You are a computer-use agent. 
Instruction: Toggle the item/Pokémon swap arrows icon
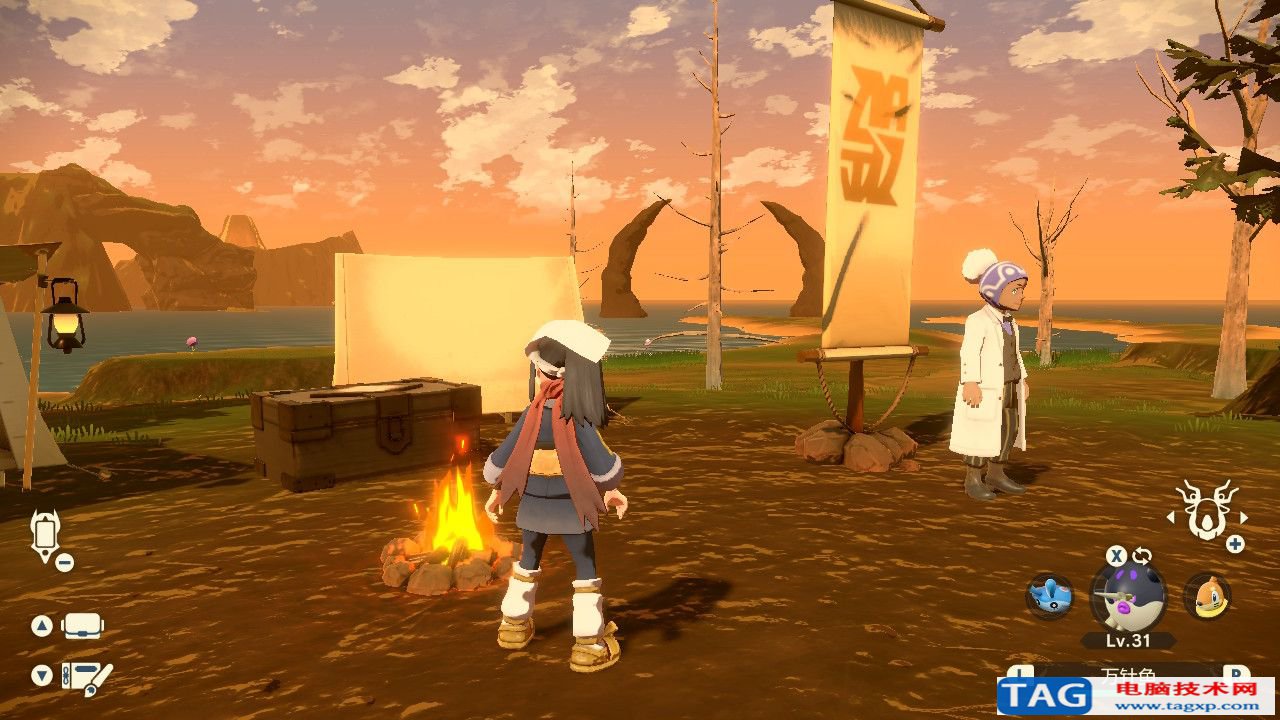coord(1142,556)
